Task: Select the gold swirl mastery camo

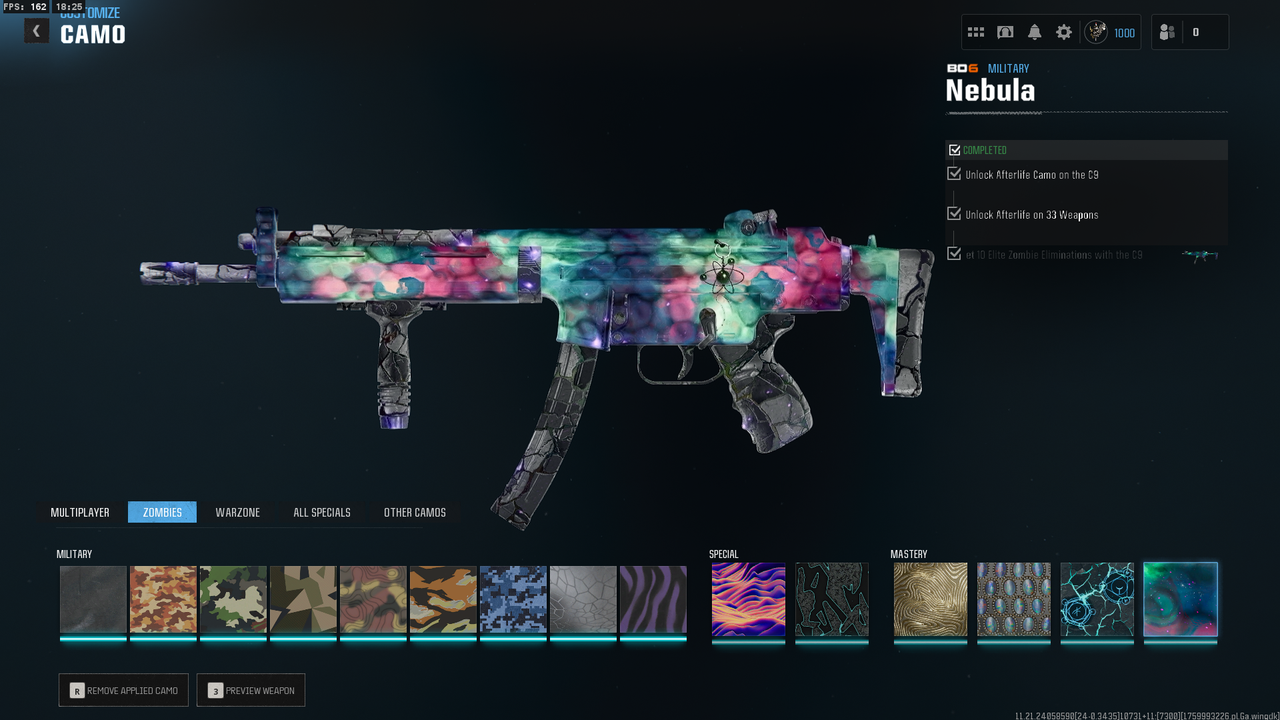Action: pyautogui.click(x=930, y=599)
